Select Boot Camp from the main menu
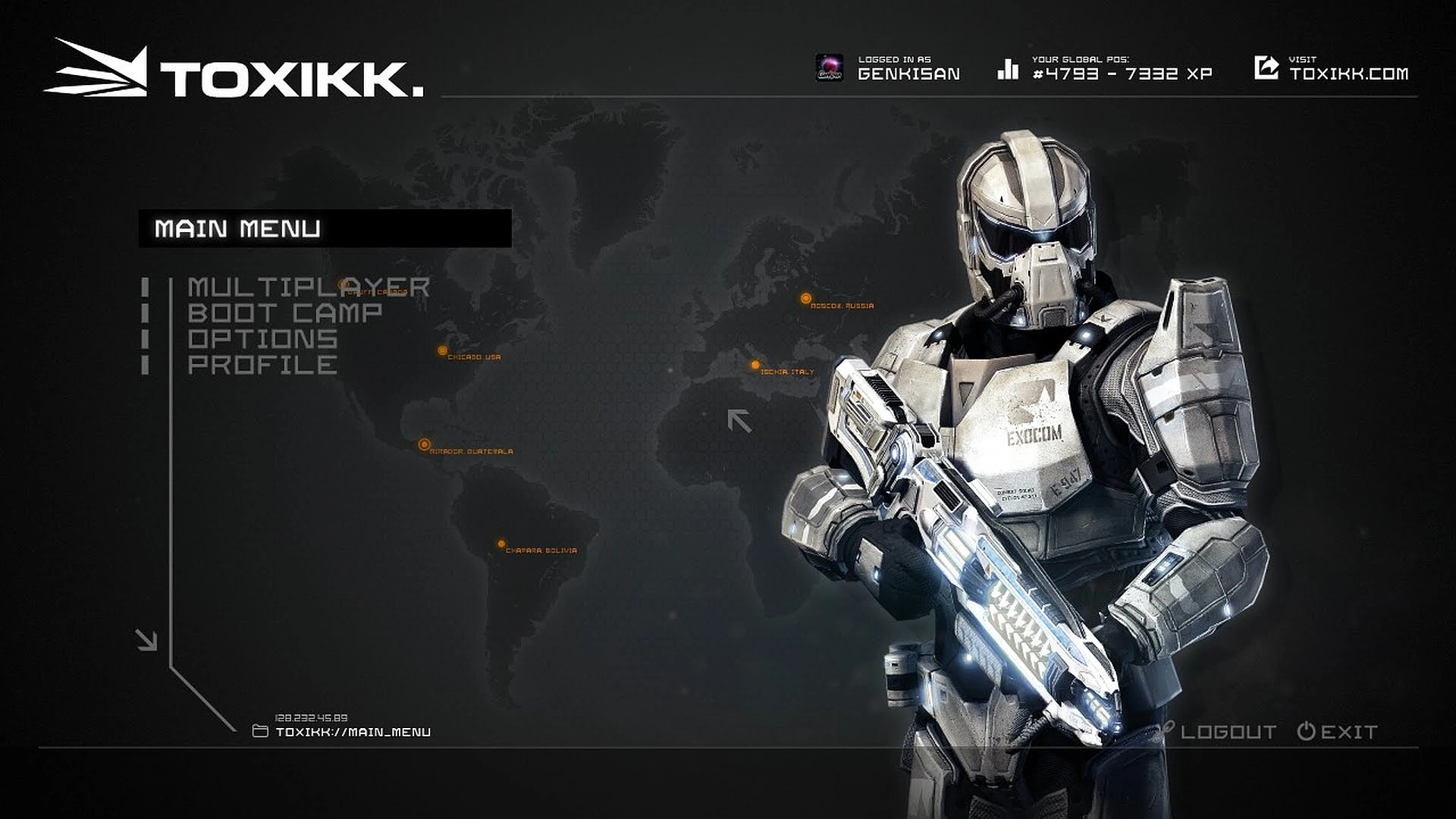 pyautogui.click(x=284, y=313)
